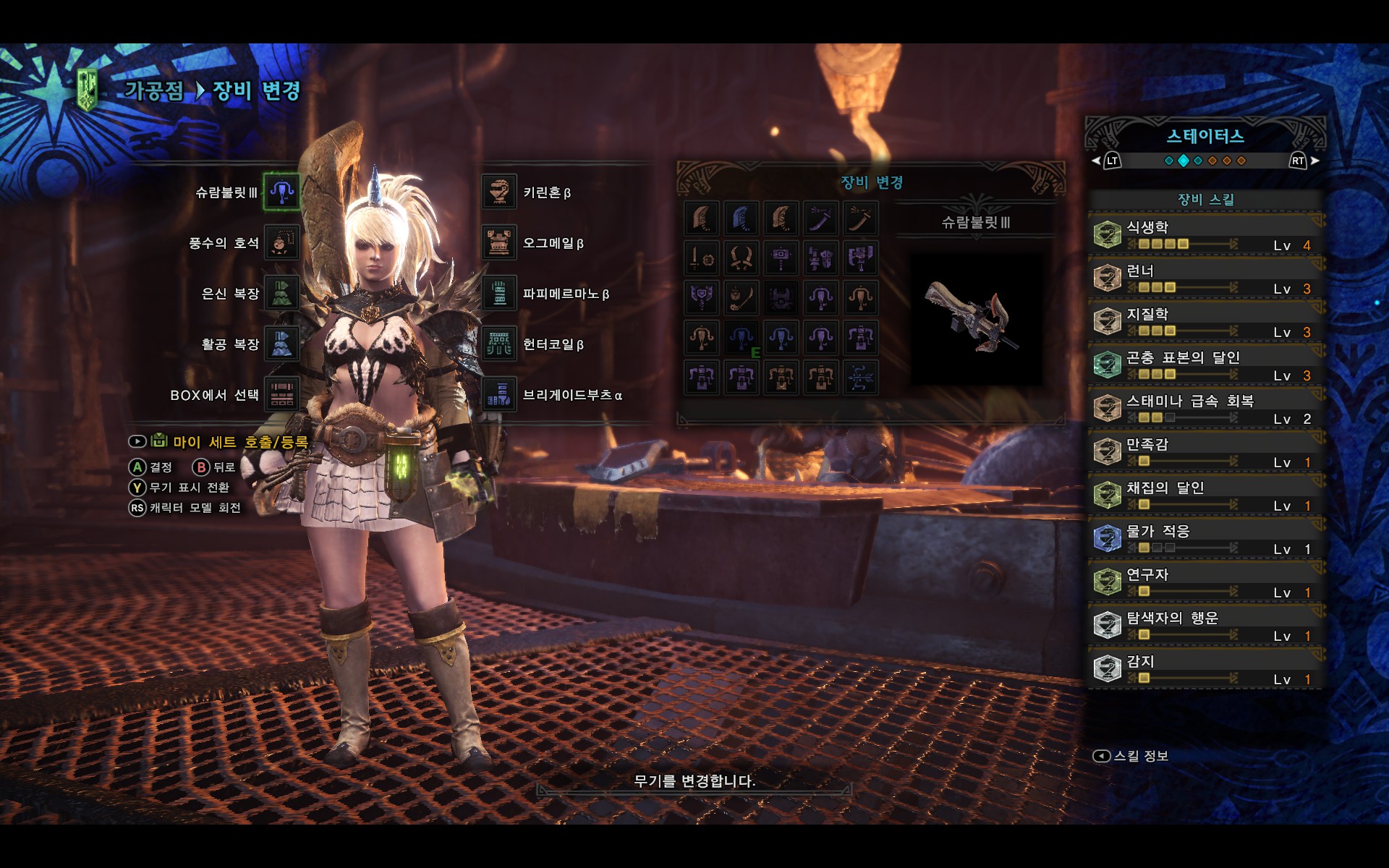Open the 헌터코일 β waist armor slot
Screen dimensions: 1389x868
pyautogui.click(x=499, y=344)
